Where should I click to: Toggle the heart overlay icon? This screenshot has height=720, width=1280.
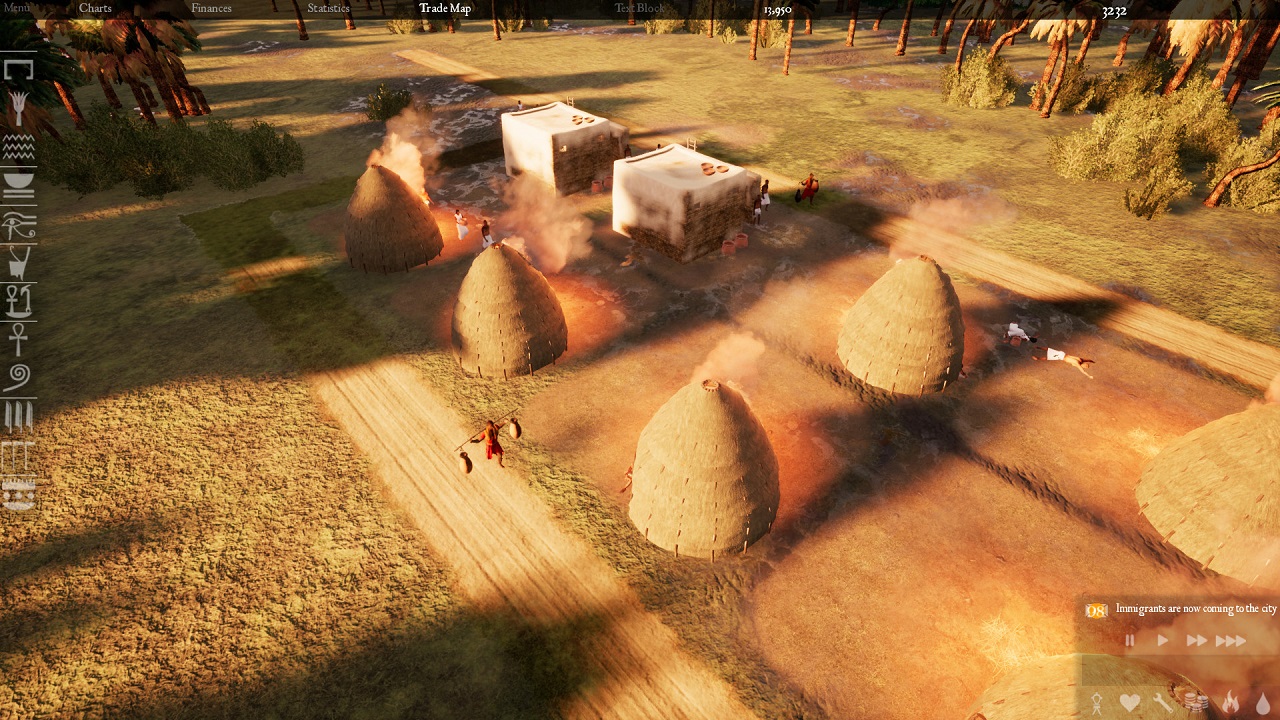click(1129, 703)
